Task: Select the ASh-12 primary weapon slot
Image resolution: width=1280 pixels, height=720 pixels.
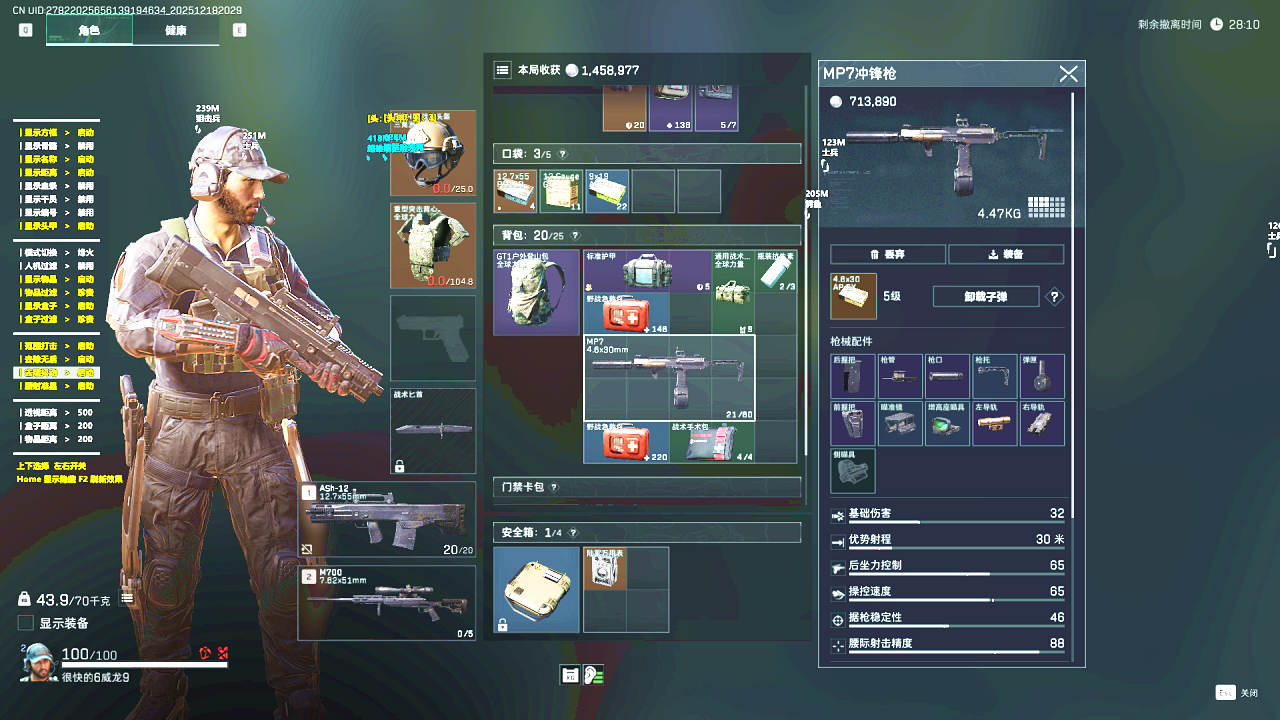Action: (x=387, y=520)
